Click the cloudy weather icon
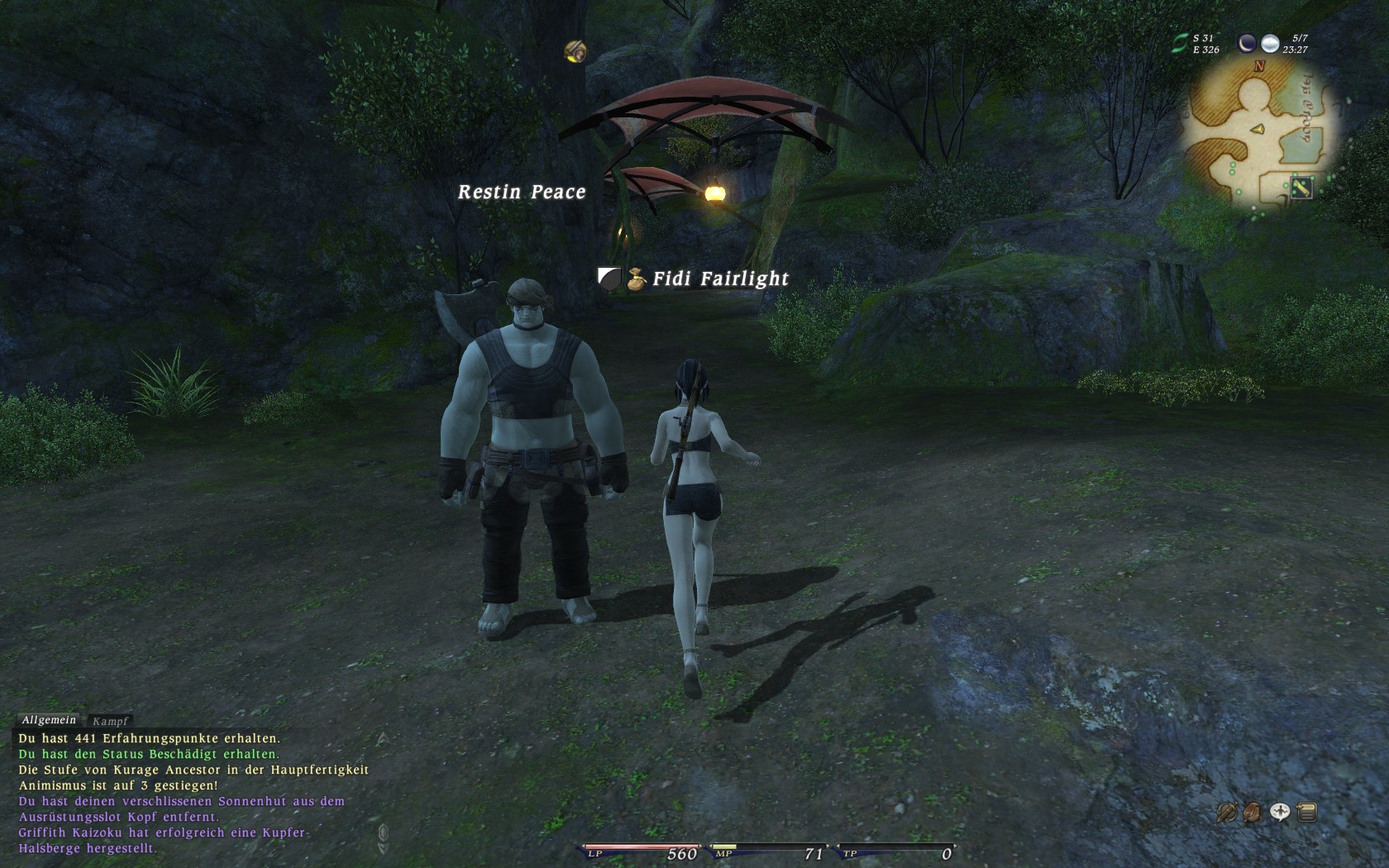 click(x=1270, y=43)
